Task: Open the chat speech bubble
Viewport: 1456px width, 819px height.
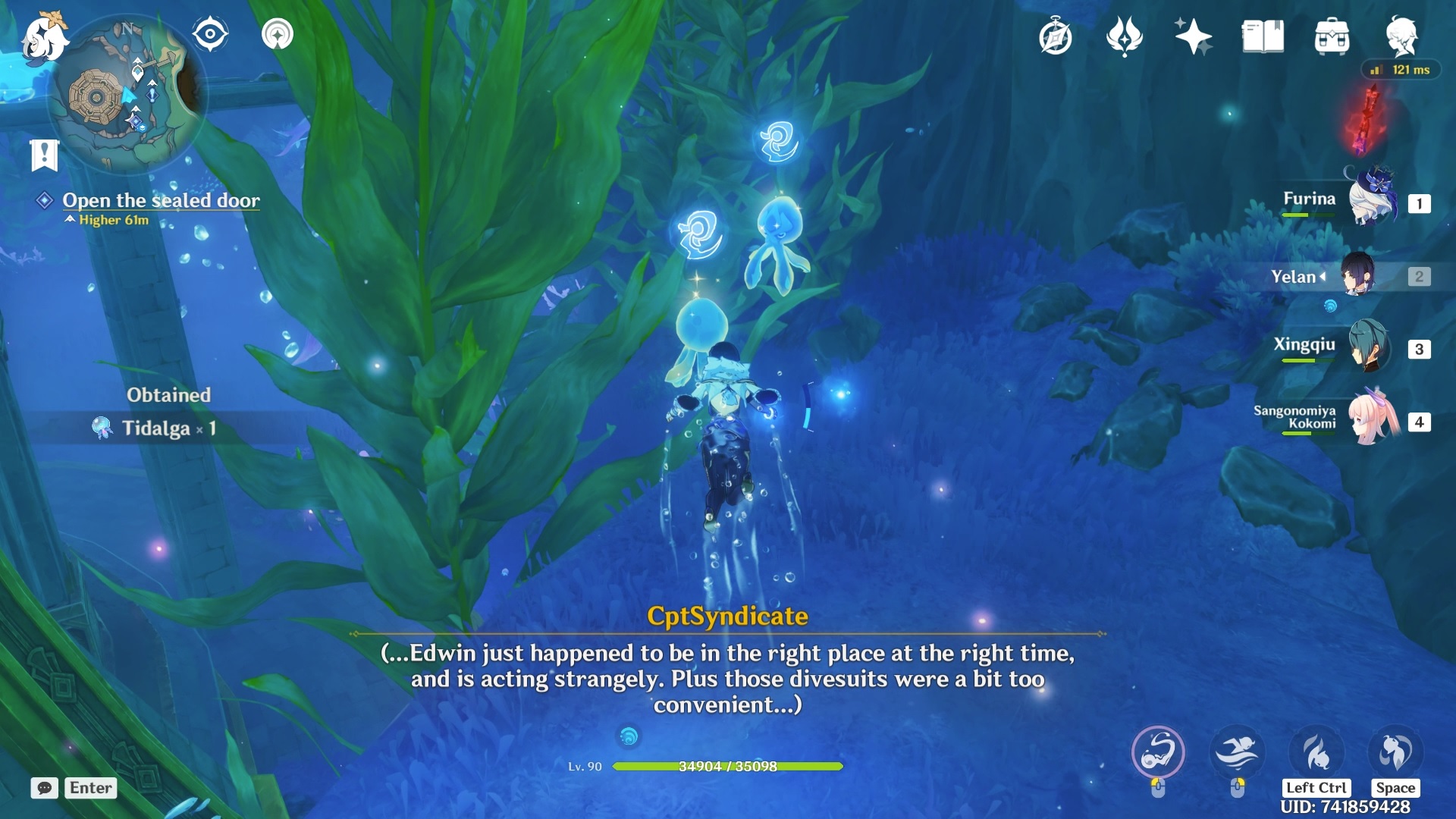Action: [44, 788]
